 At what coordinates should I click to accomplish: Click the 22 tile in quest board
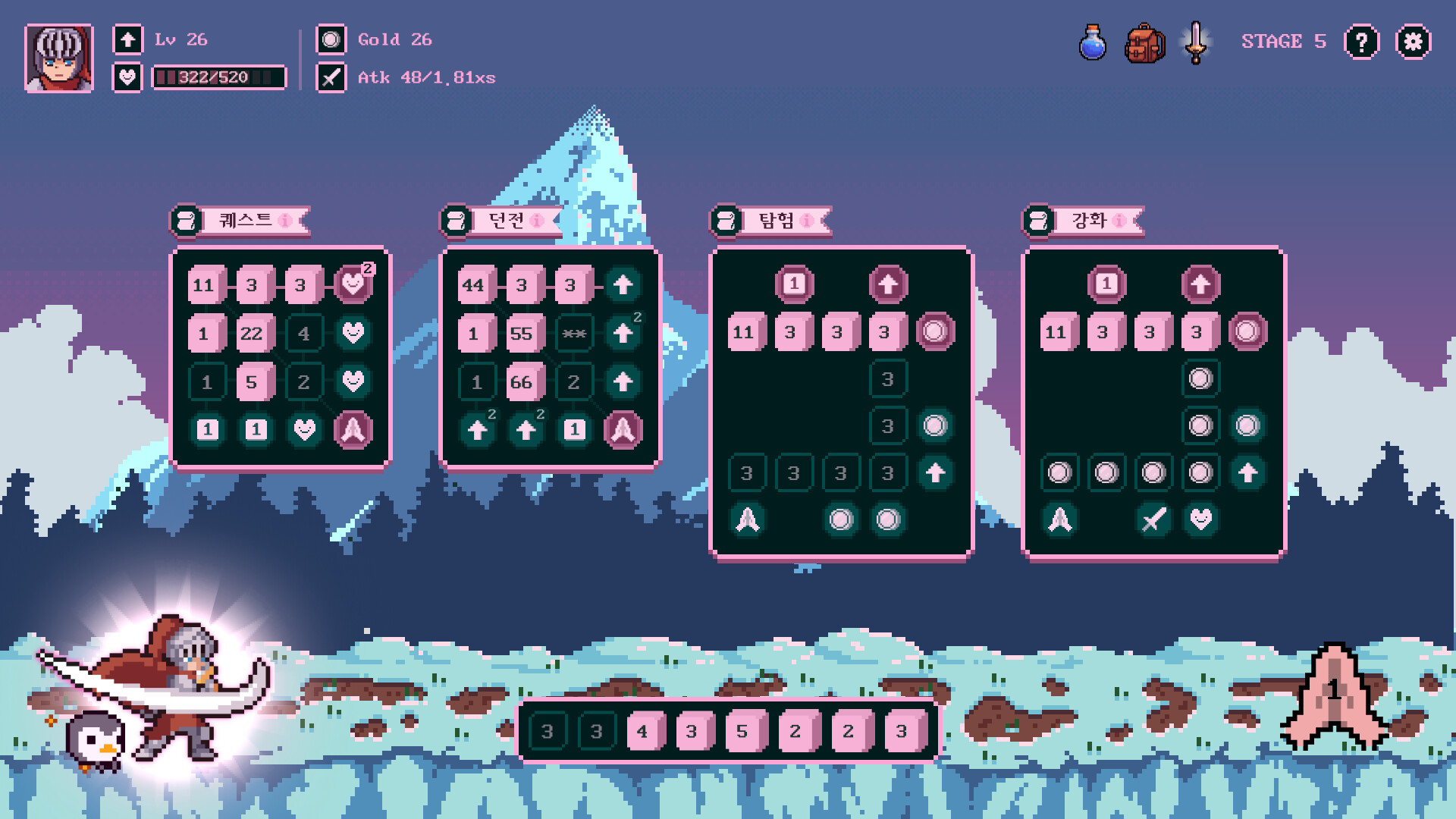coord(252,334)
